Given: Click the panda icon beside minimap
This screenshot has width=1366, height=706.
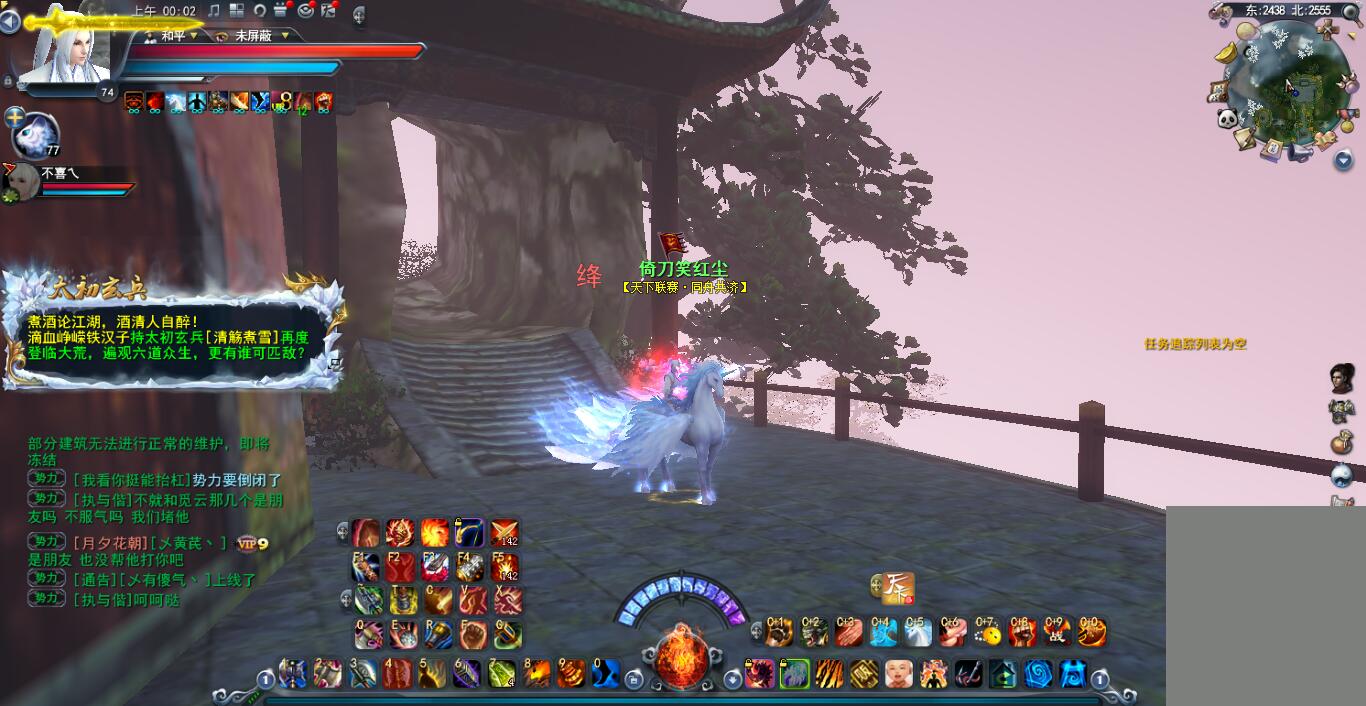Looking at the screenshot, I should click(1228, 119).
